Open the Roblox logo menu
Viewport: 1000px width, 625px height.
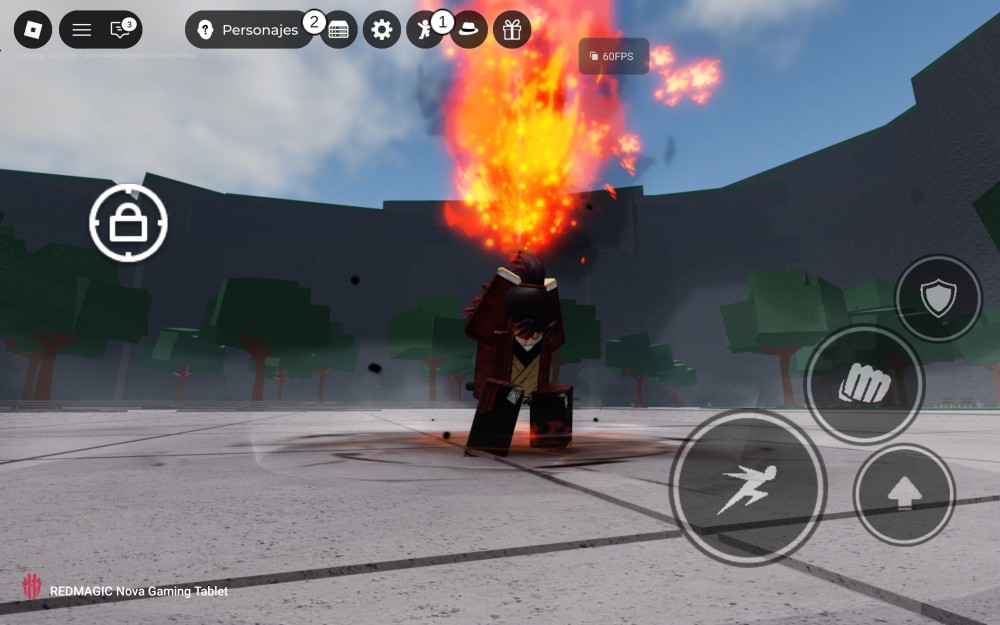pyautogui.click(x=32, y=30)
